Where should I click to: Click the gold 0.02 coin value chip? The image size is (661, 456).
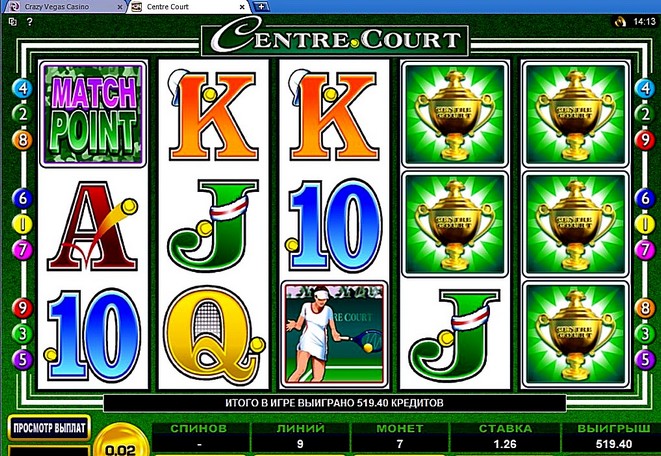click(x=121, y=446)
